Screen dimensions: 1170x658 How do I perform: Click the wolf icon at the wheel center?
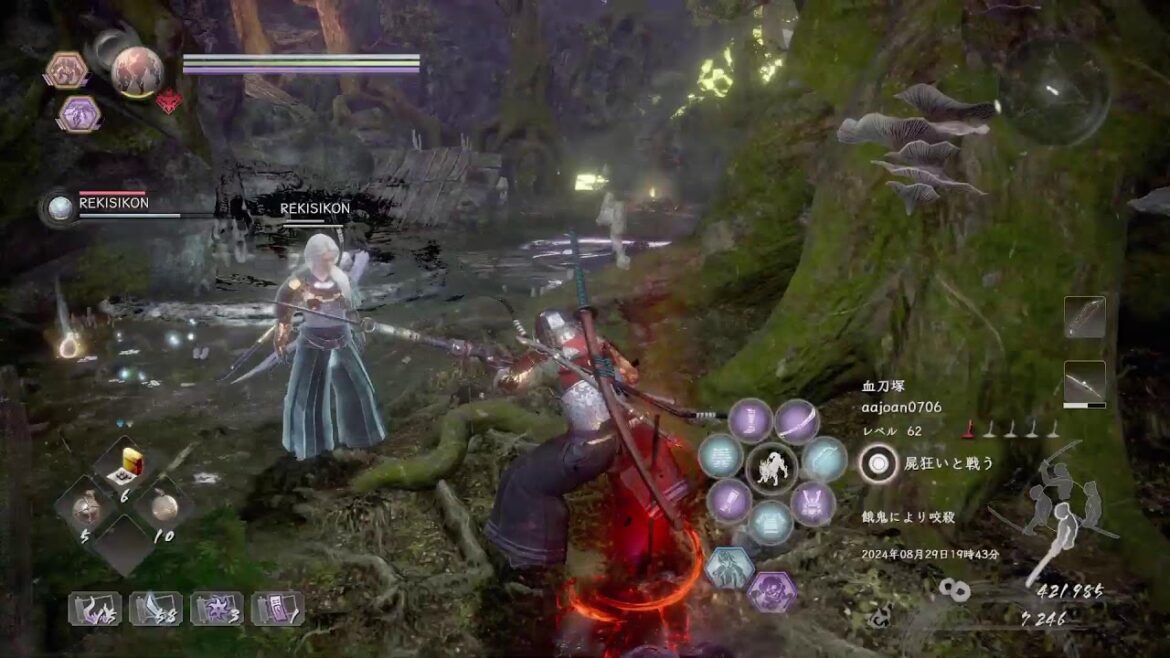pos(771,466)
